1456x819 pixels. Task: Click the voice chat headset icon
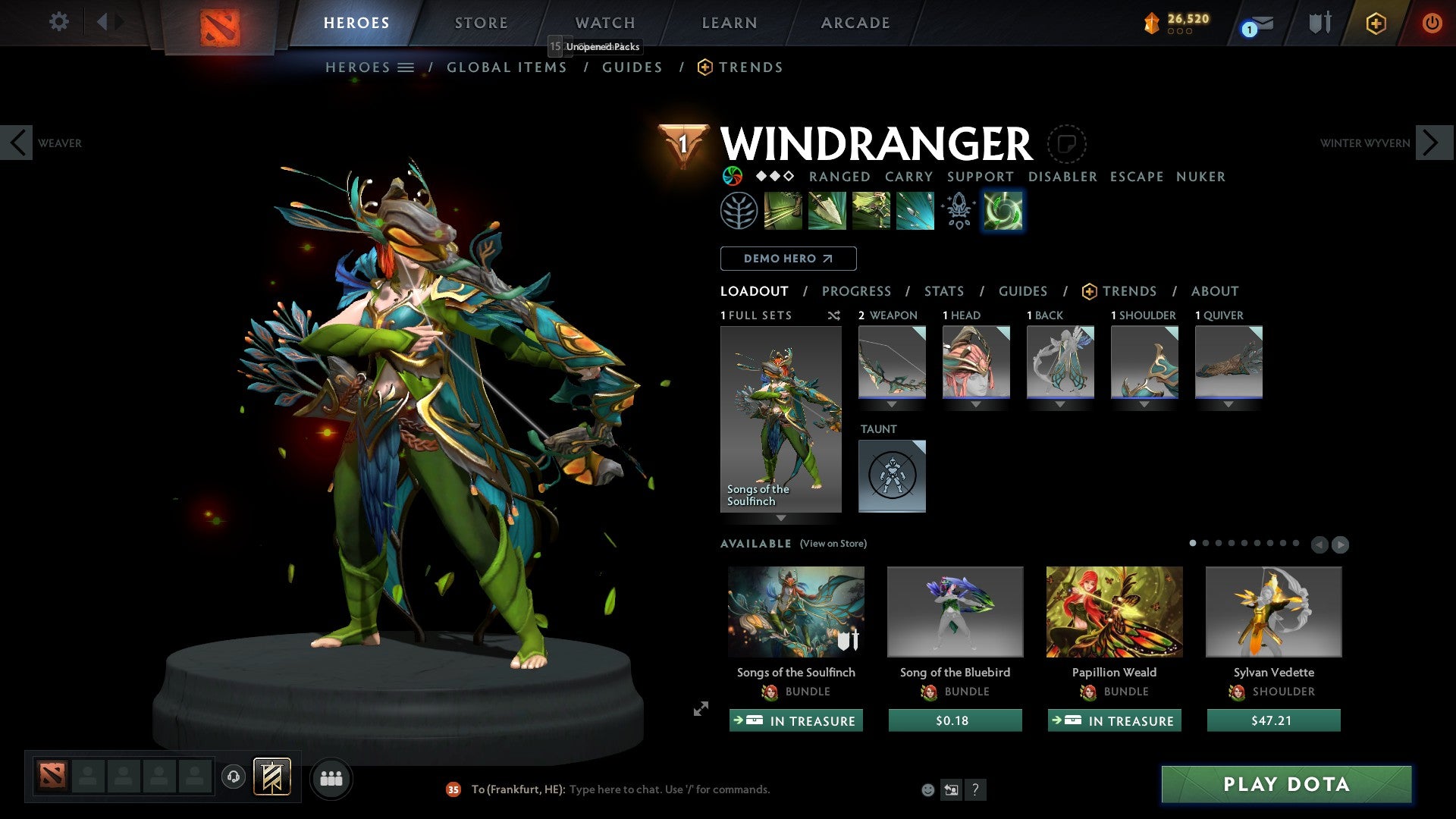click(x=233, y=778)
